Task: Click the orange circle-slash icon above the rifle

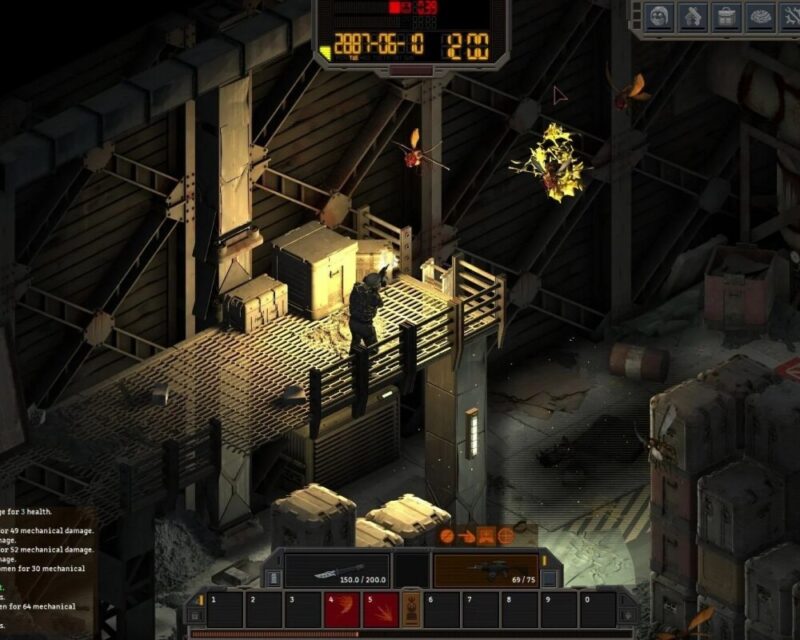Action: (x=447, y=536)
